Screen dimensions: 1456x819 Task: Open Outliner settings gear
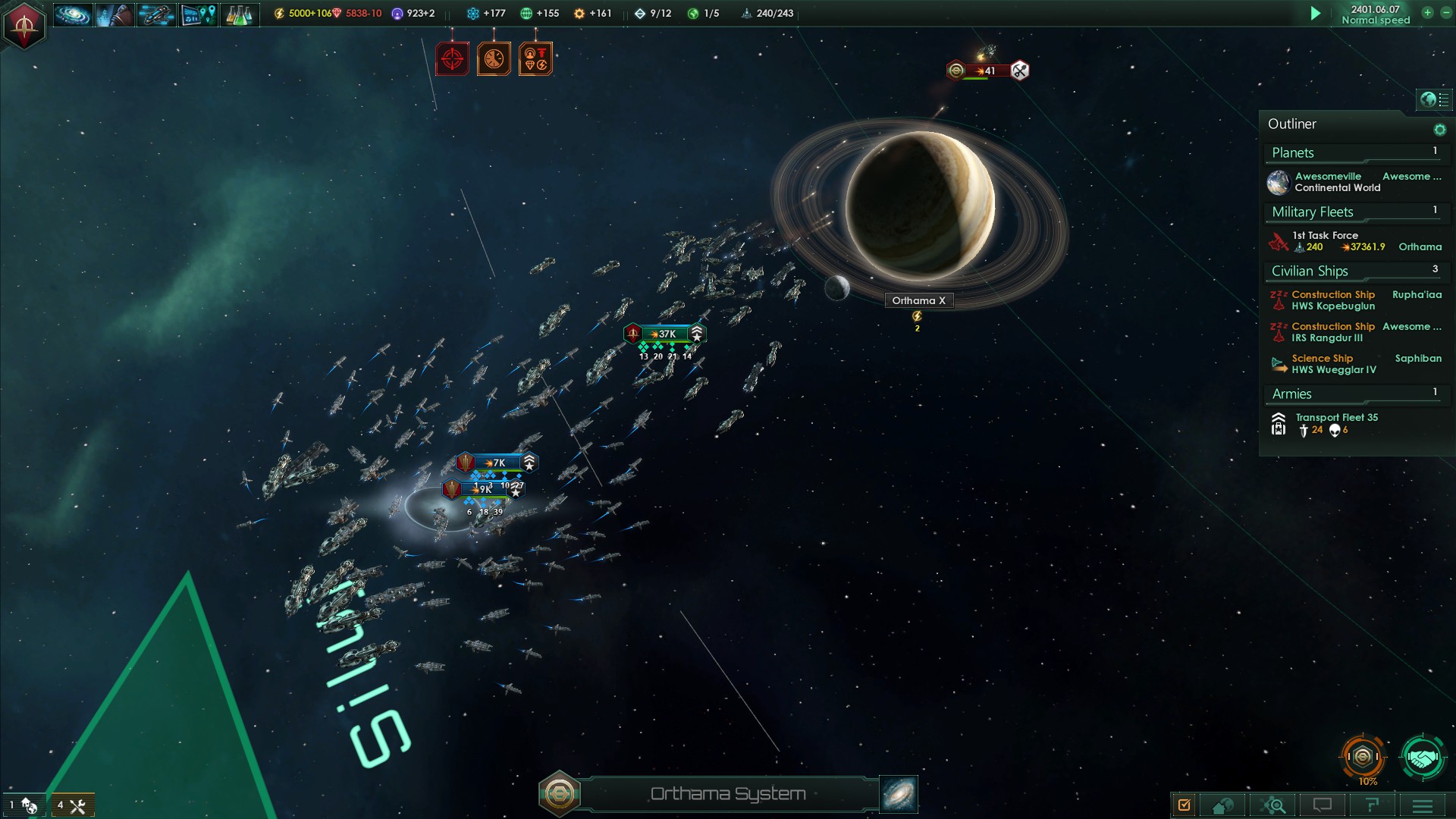coord(1439,130)
